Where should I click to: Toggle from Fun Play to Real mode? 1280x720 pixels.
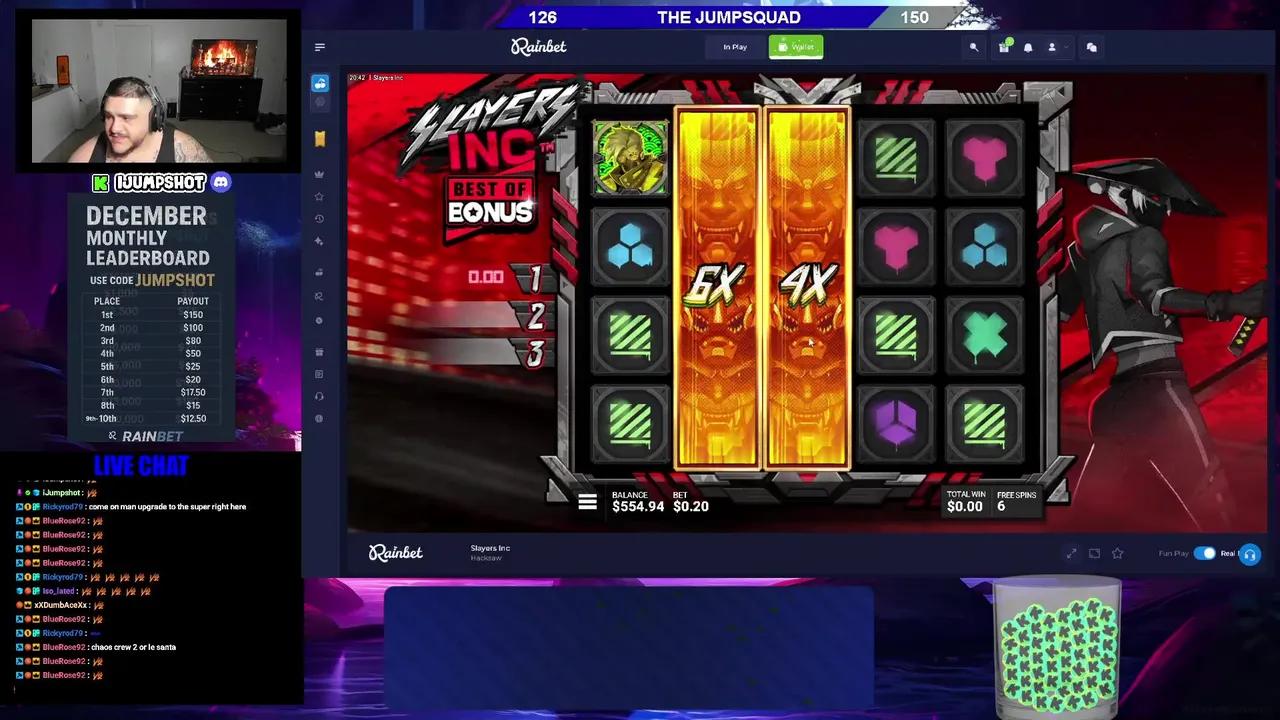tap(1205, 553)
